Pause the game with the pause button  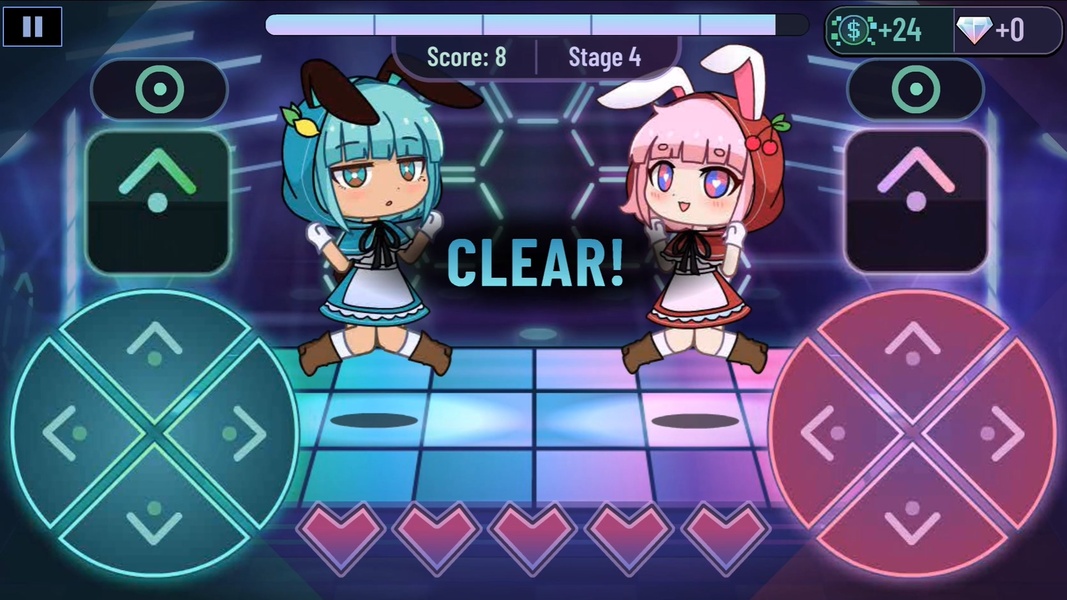coord(32,27)
